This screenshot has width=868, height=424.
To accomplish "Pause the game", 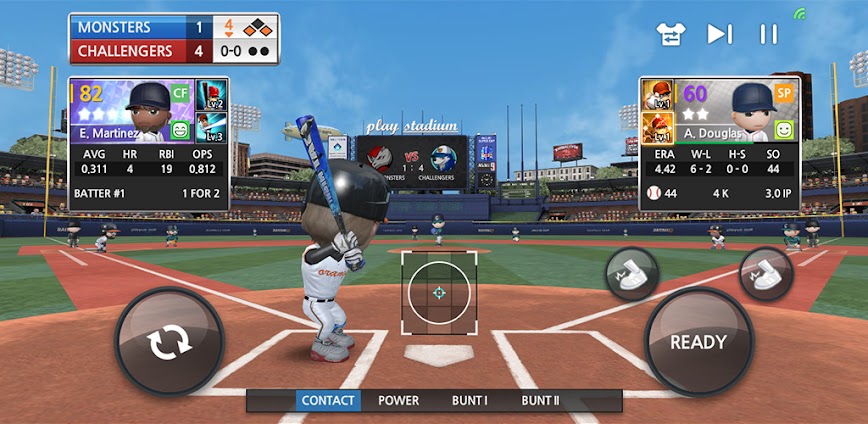I will tap(768, 34).
